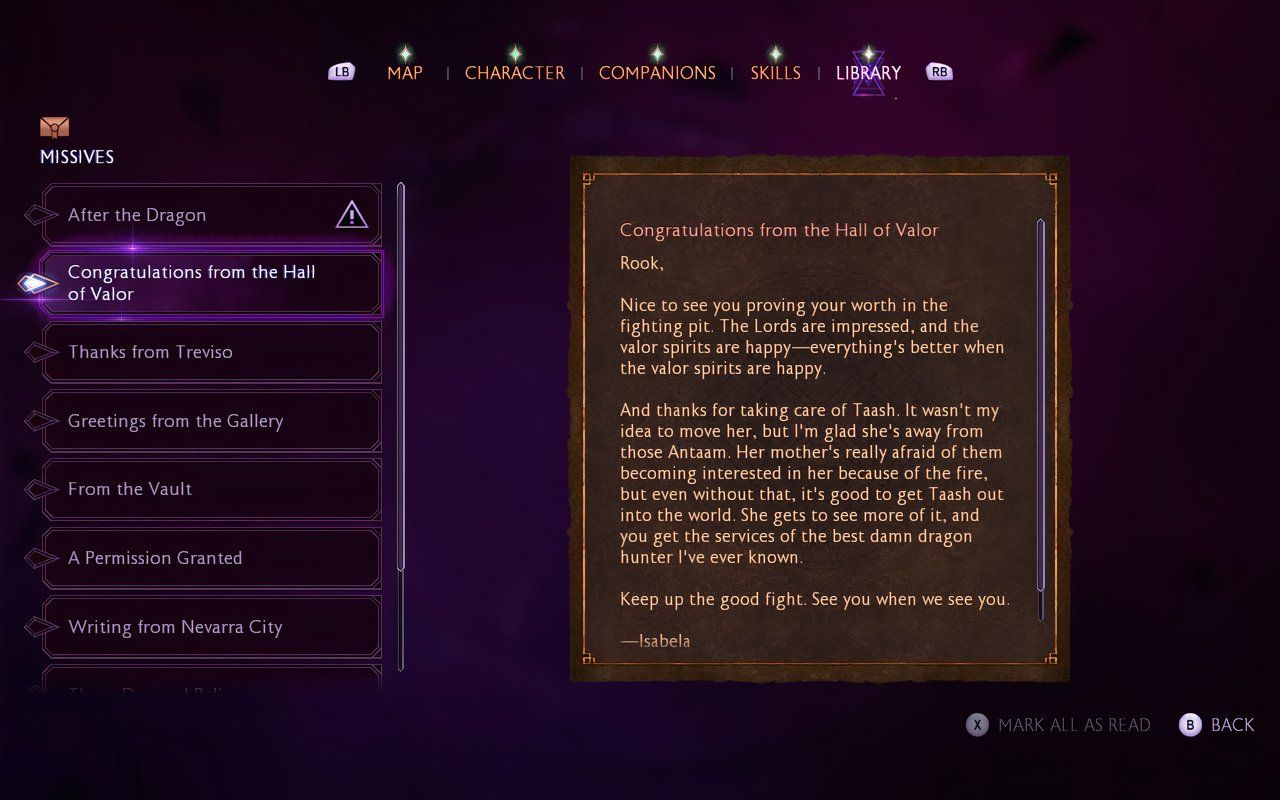Click the RB shoulder button icon

[938, 71]
